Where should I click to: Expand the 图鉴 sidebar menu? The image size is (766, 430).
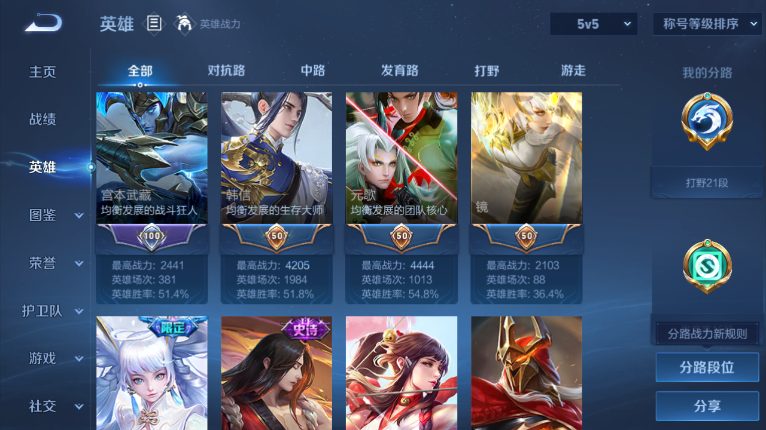(x=48, y=215)
